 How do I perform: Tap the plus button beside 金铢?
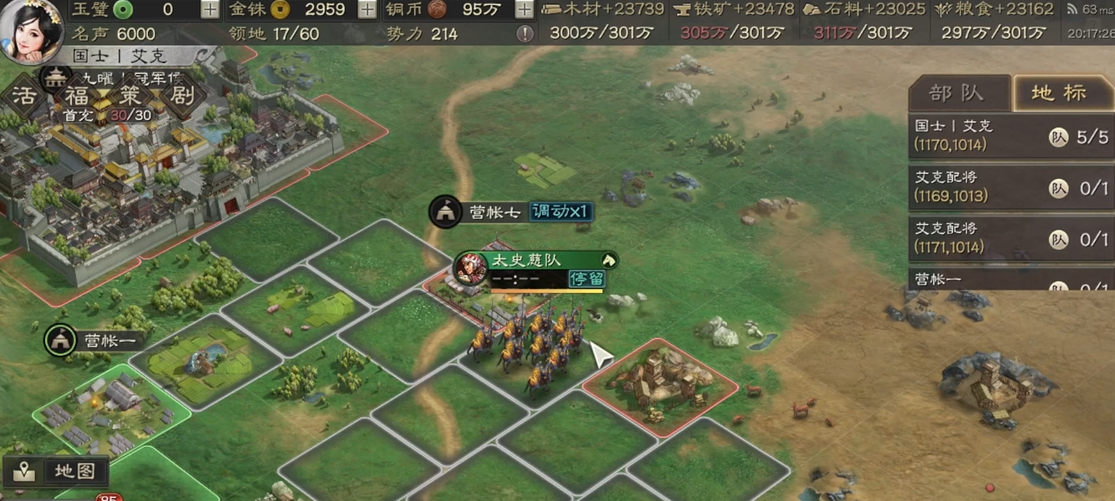[x=368, y=10]
